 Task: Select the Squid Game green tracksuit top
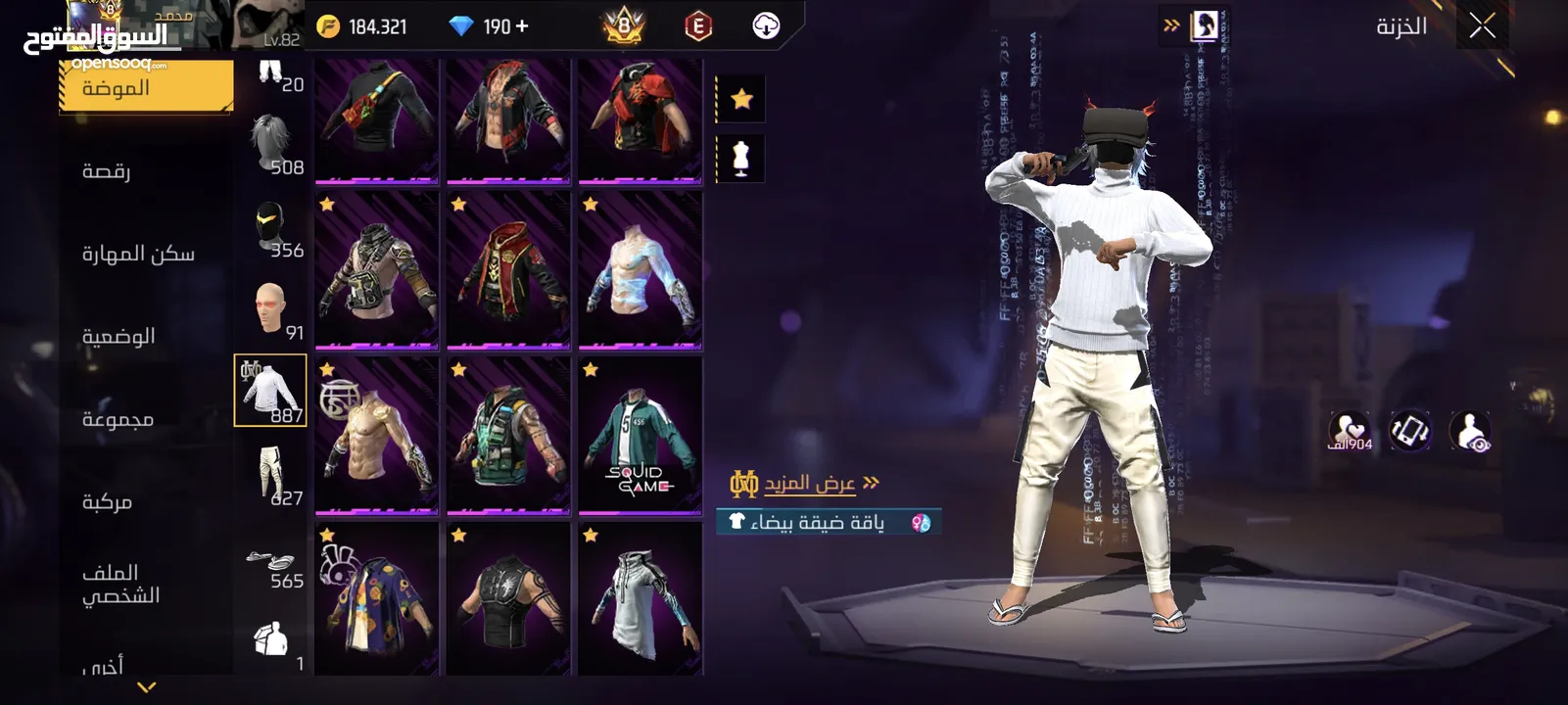click(x=640, y=436)
